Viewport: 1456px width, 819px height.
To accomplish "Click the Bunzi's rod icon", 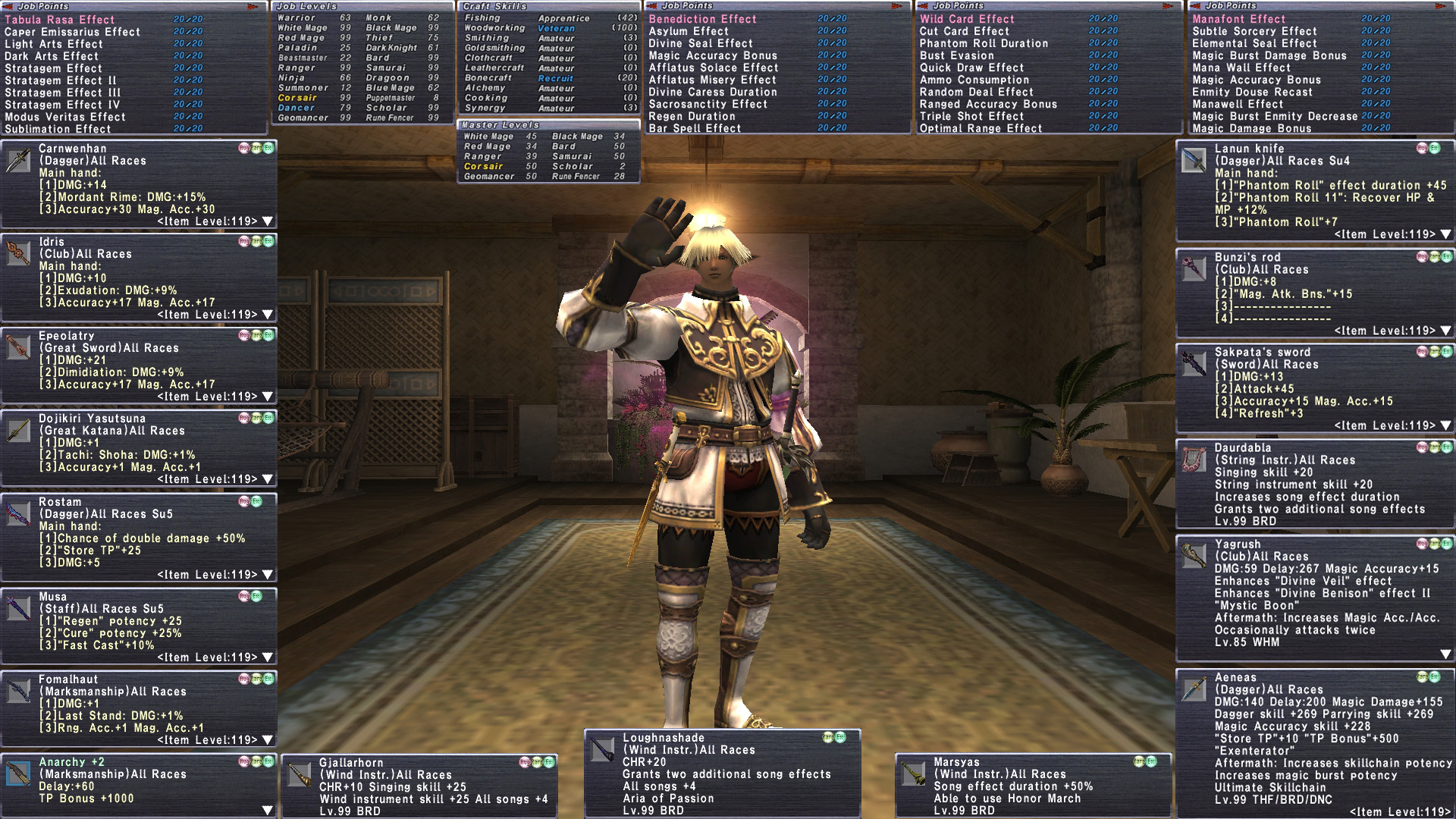I will (1194, 269).
